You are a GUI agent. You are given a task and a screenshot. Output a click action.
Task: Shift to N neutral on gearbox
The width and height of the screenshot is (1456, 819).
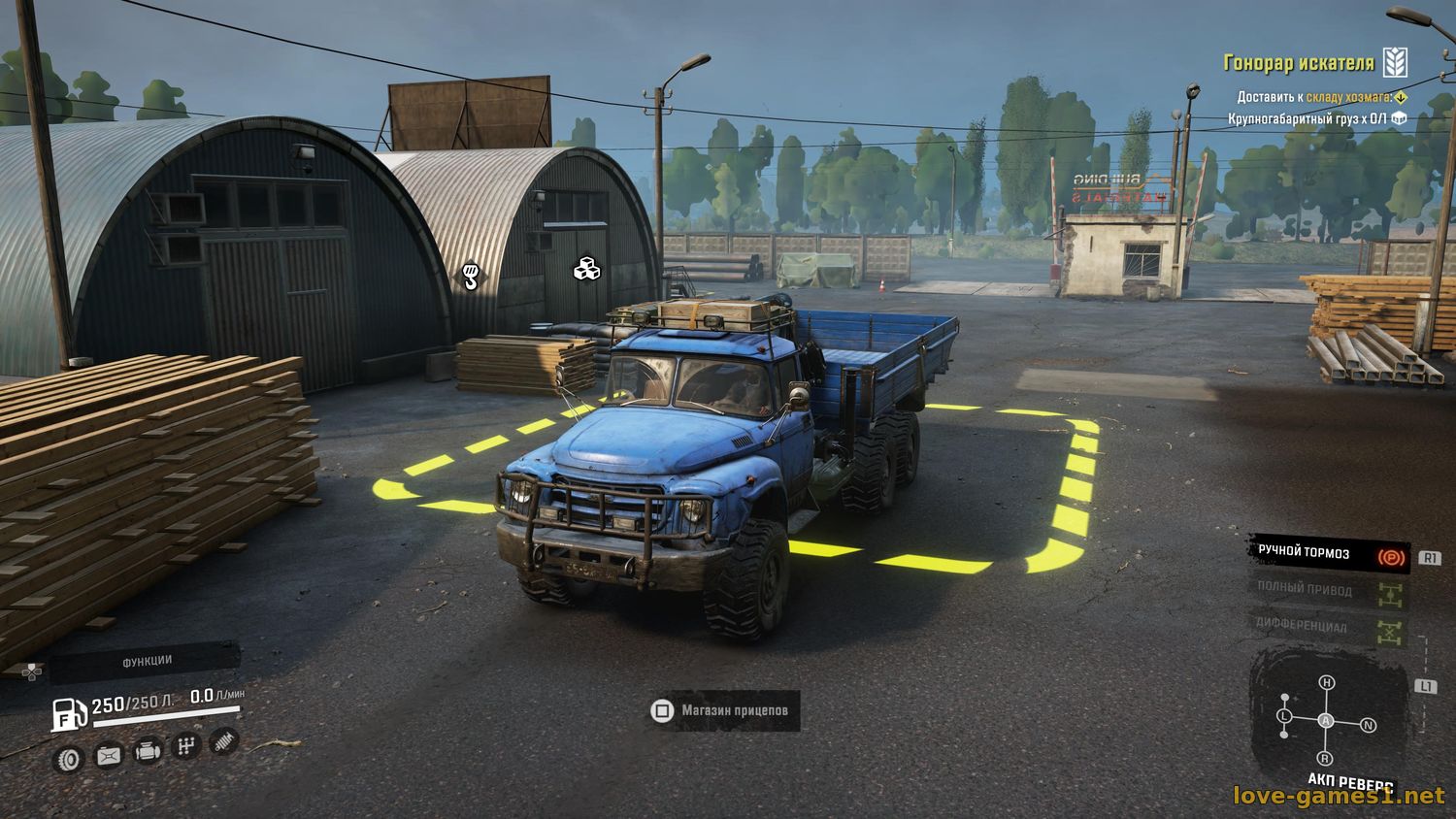point(1368,725)
